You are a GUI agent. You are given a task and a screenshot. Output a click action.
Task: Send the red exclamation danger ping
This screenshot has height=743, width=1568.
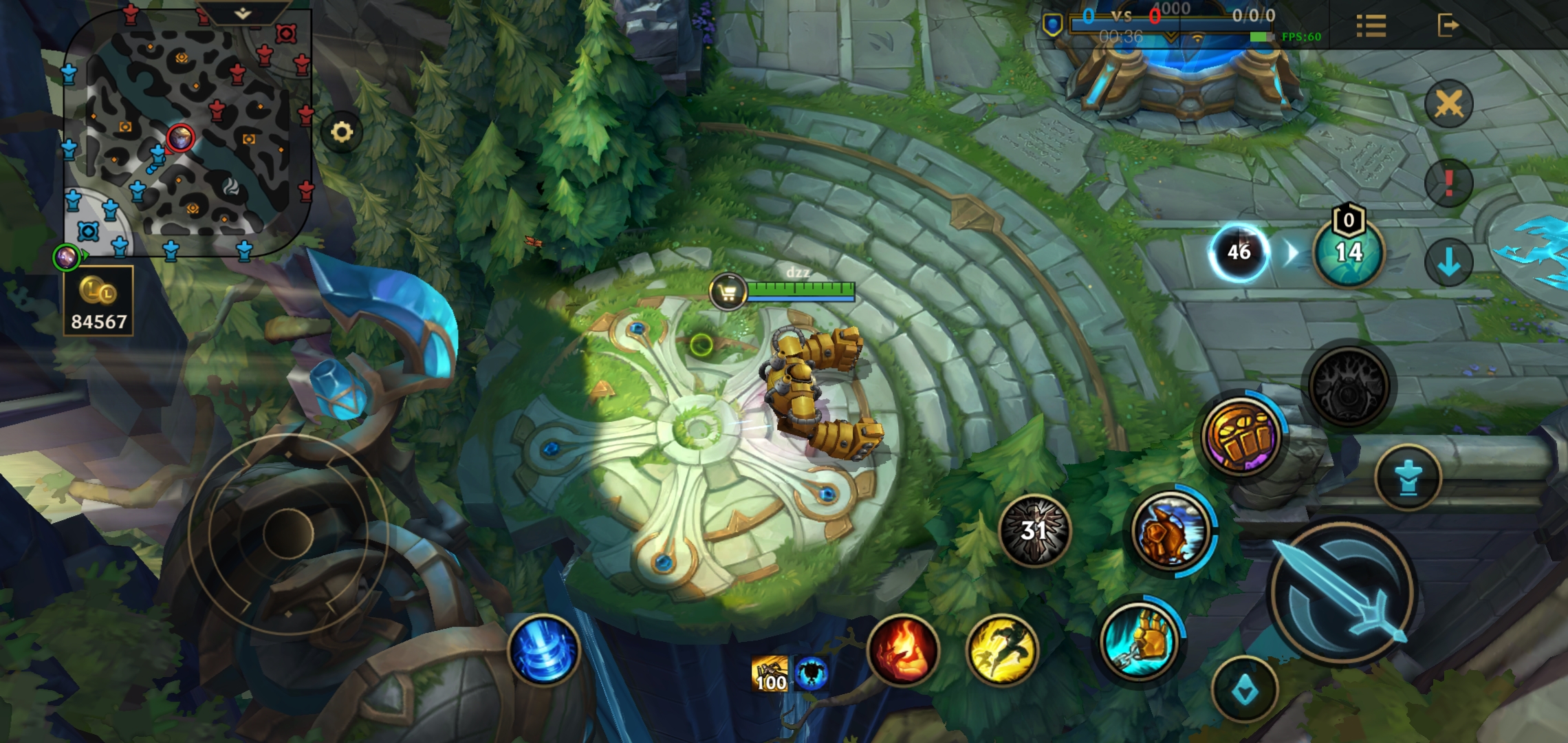1448,183
